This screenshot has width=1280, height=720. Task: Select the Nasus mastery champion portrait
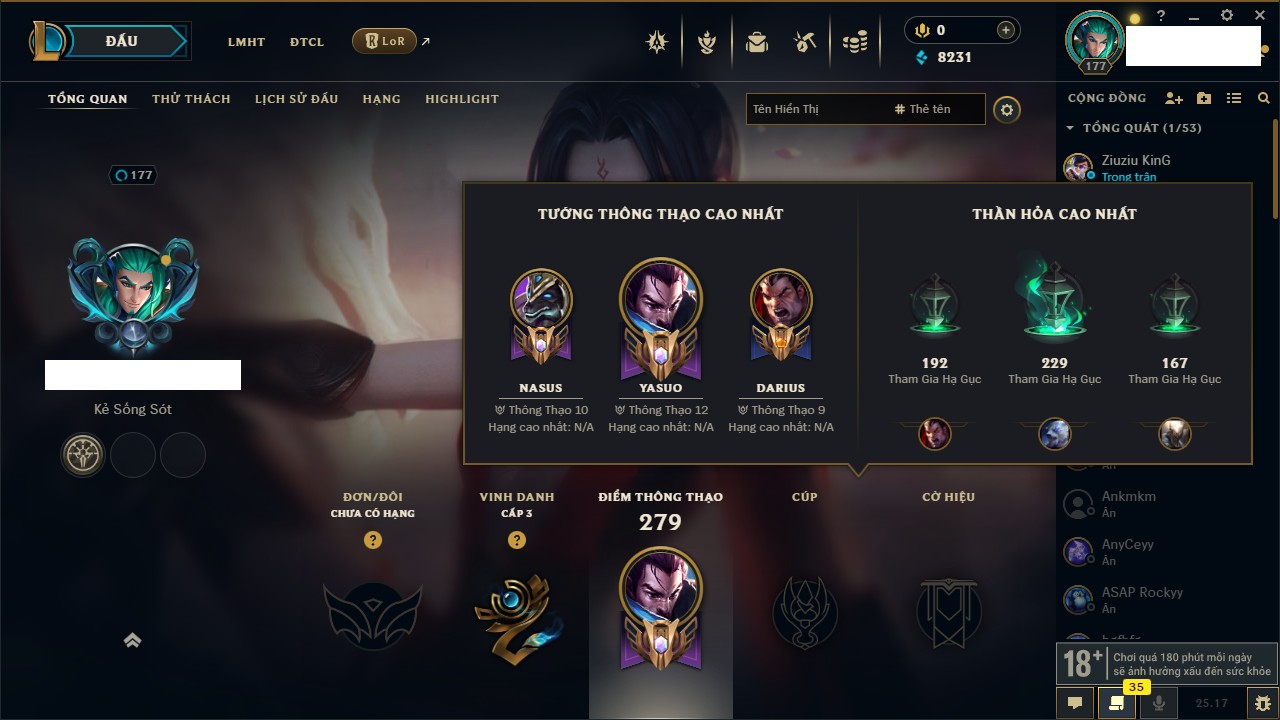pos(541,301)
